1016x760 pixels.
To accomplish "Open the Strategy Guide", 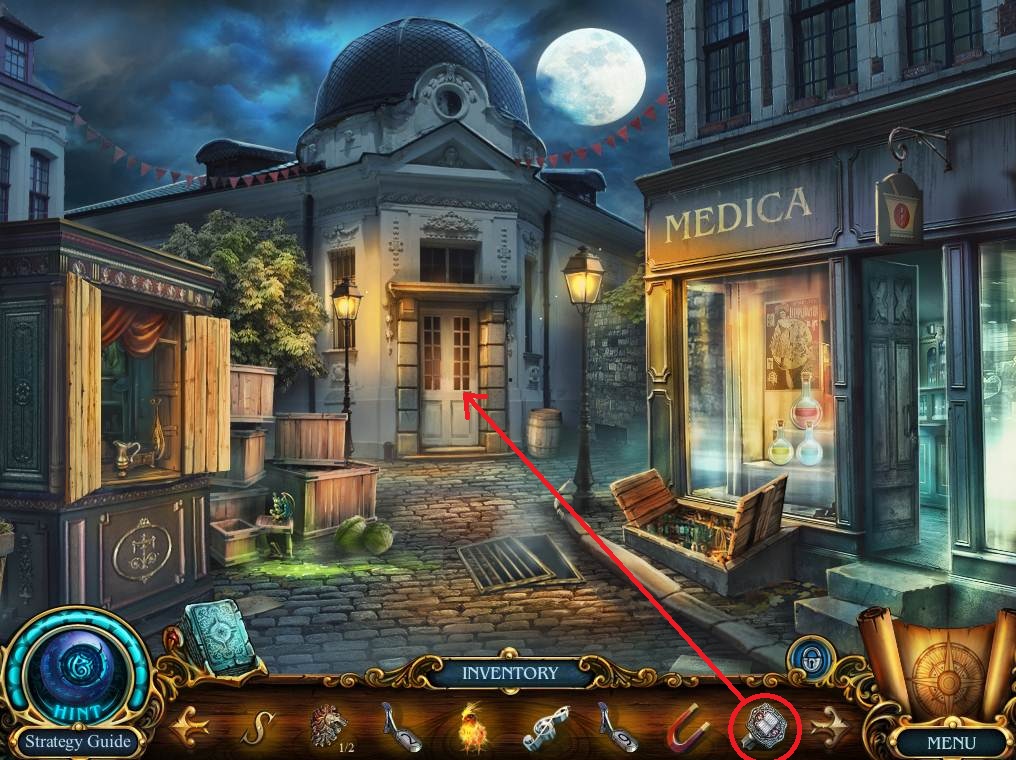I will [78, 742].
